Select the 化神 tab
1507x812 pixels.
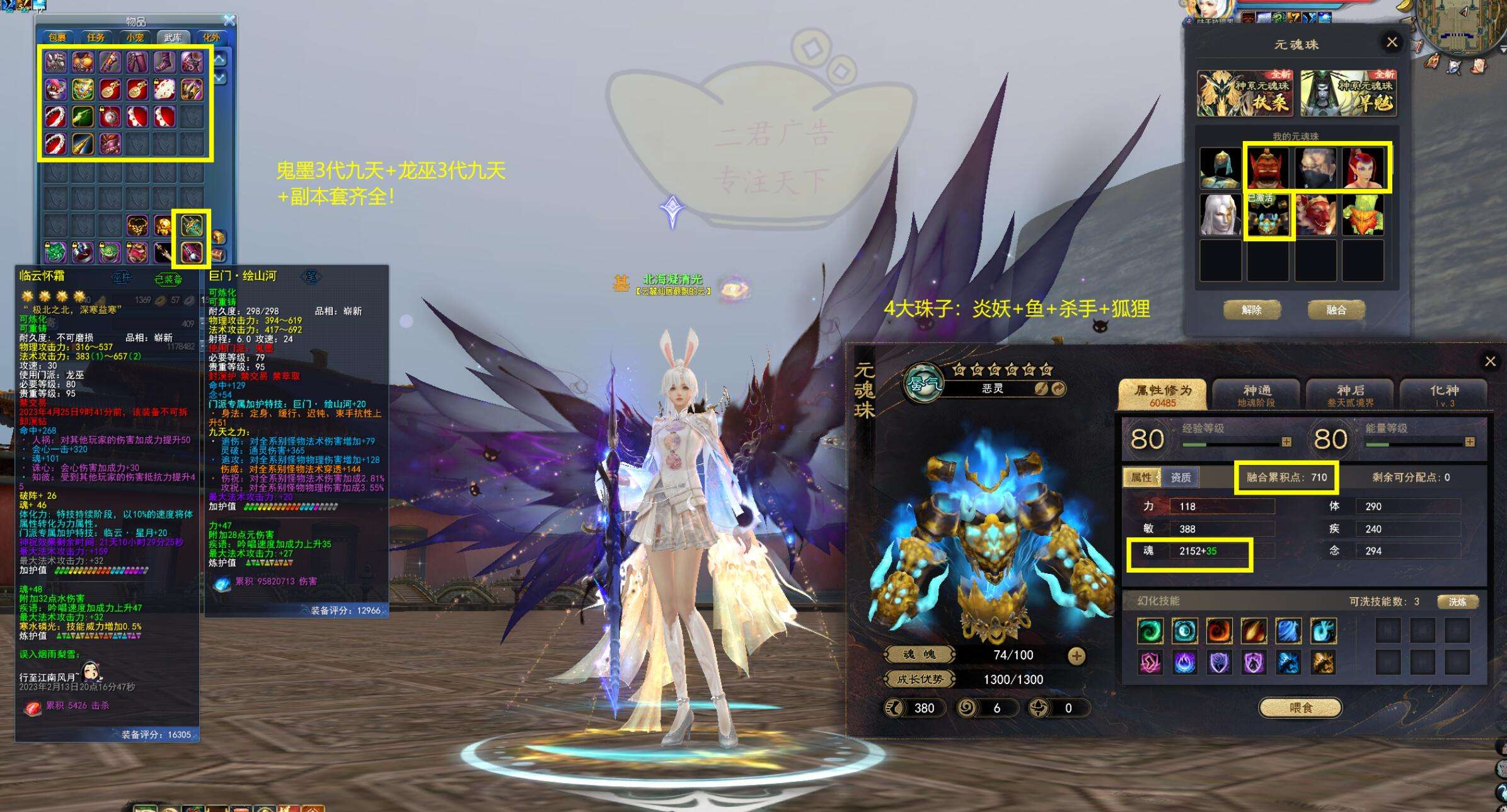(1444, 395)
